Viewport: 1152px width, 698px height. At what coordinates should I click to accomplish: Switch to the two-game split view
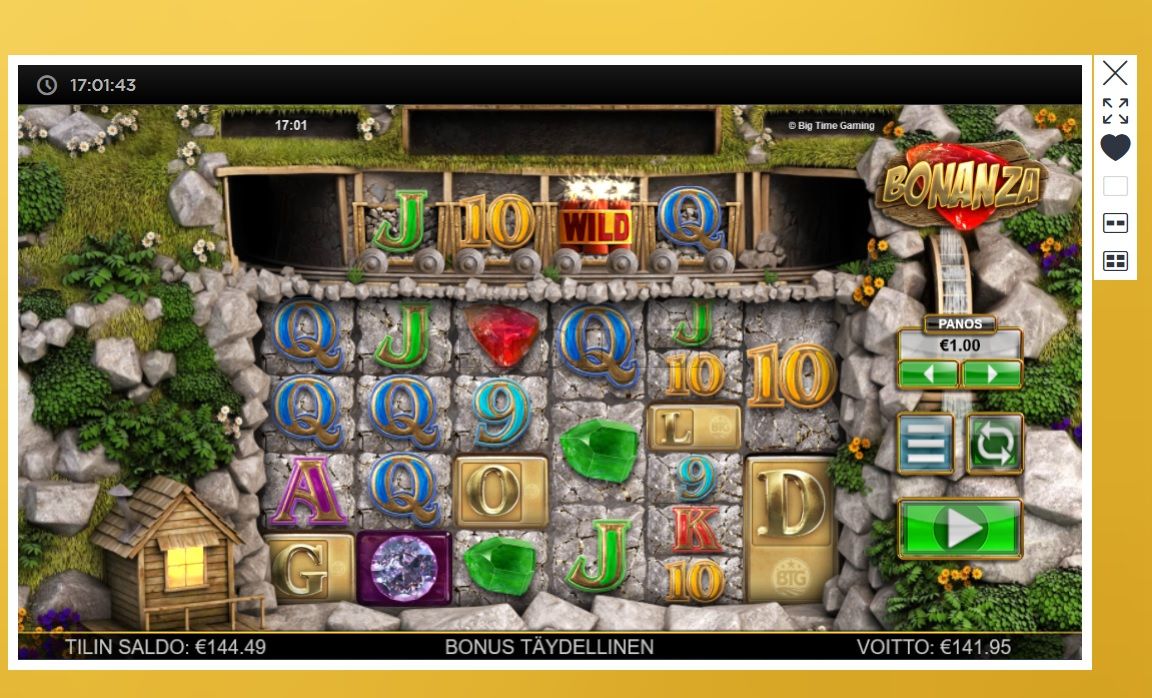pyautogui.click(x=1115, y=223)
